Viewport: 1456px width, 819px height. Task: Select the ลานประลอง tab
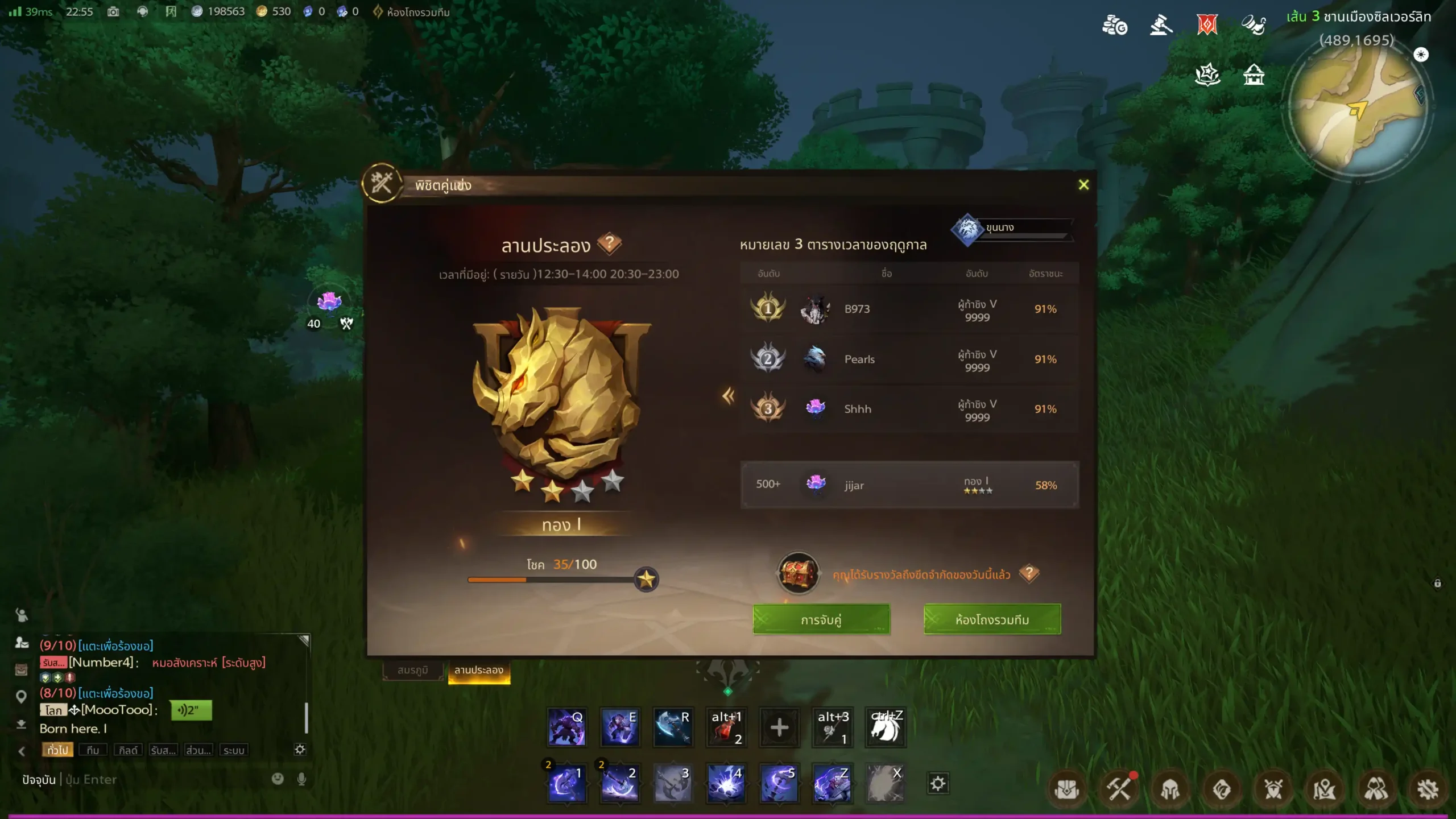[x=478, y=670]
